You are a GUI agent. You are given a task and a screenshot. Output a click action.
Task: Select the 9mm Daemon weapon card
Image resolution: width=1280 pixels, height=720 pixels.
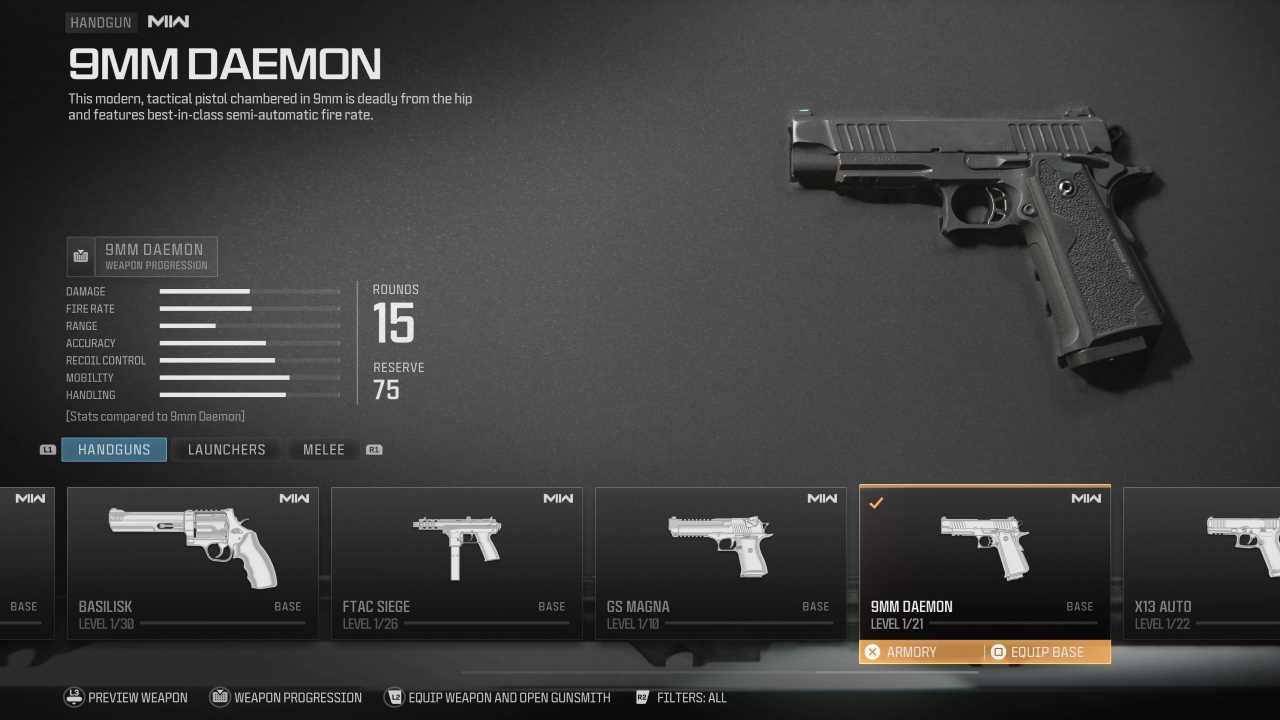984,562
